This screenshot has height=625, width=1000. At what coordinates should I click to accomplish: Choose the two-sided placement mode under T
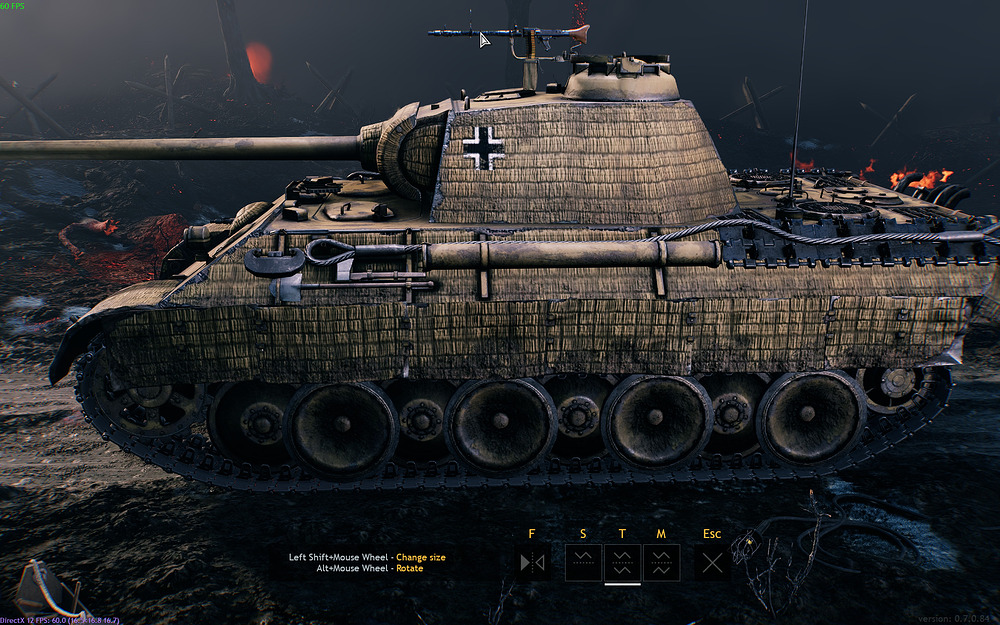[623, 563]
